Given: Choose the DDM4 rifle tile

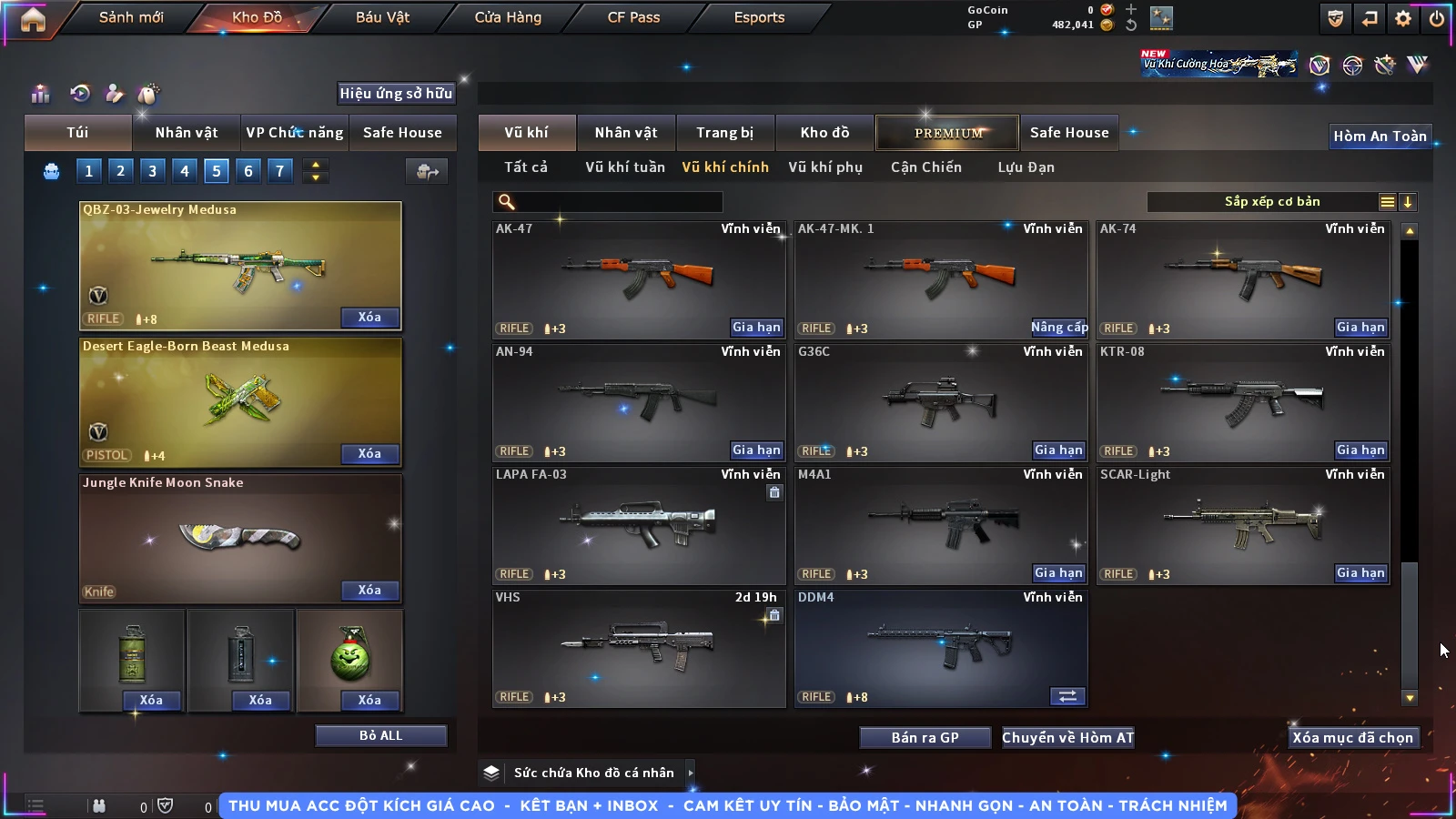Looking at the screenshot, I should [941, 648].
